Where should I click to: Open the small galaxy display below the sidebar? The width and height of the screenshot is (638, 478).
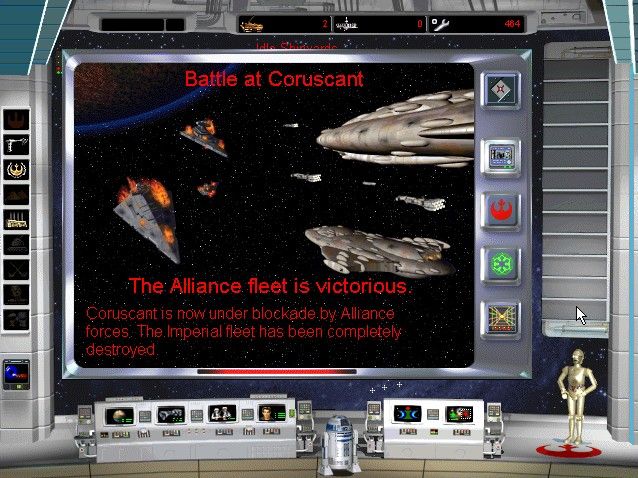click(x=17, y=373)
